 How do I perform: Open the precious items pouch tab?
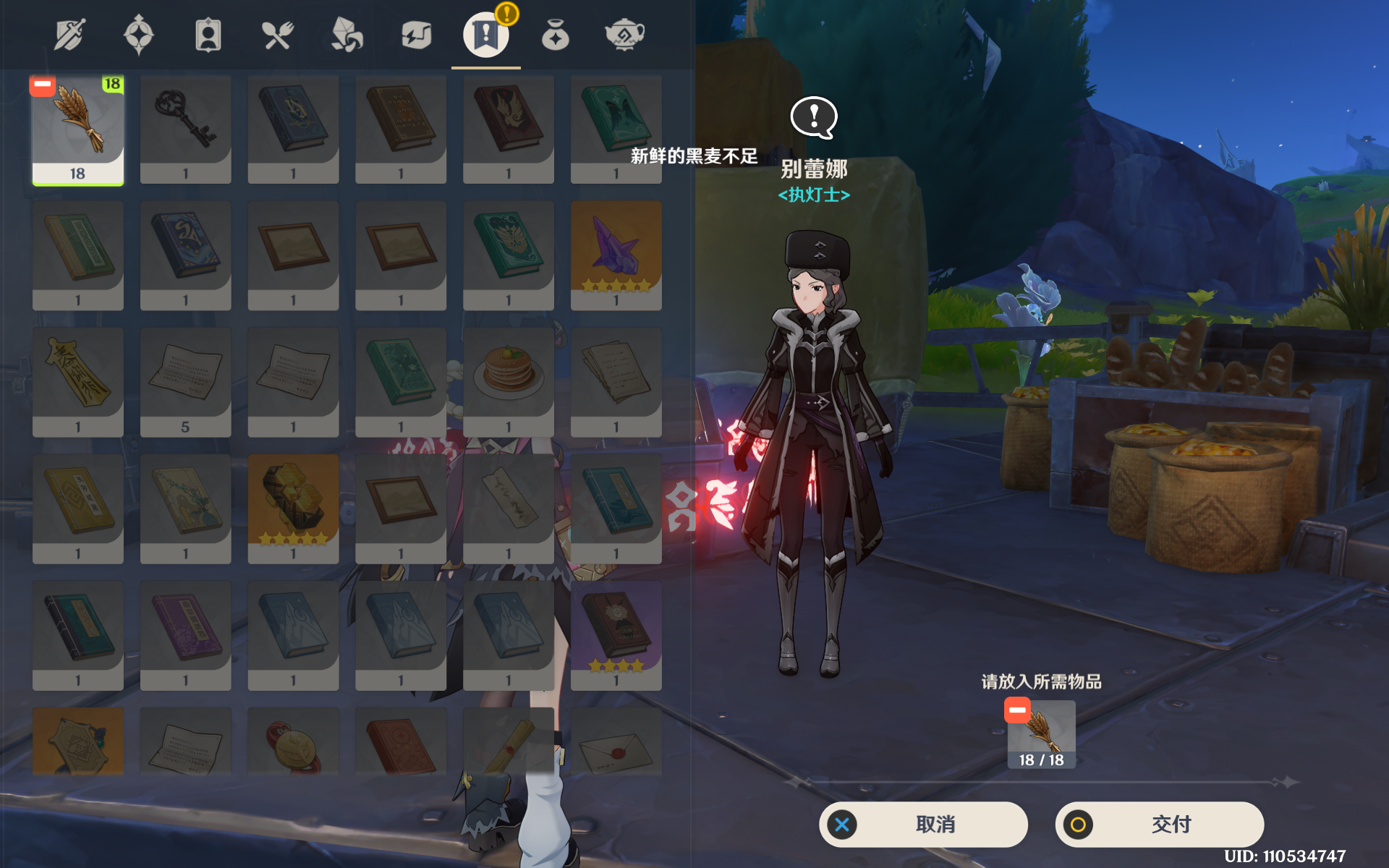(555, 35)
